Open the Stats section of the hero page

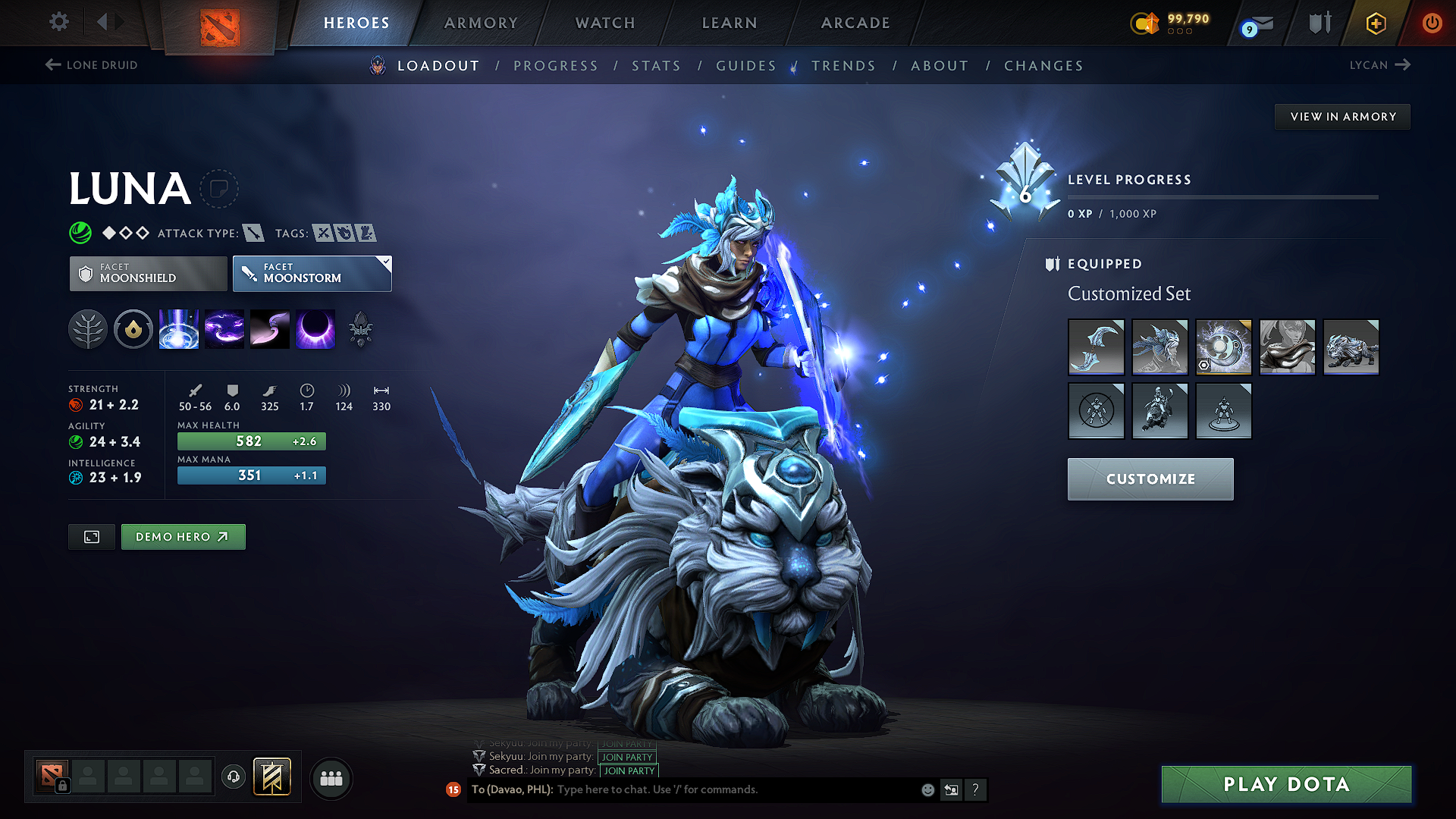point(656,66)
